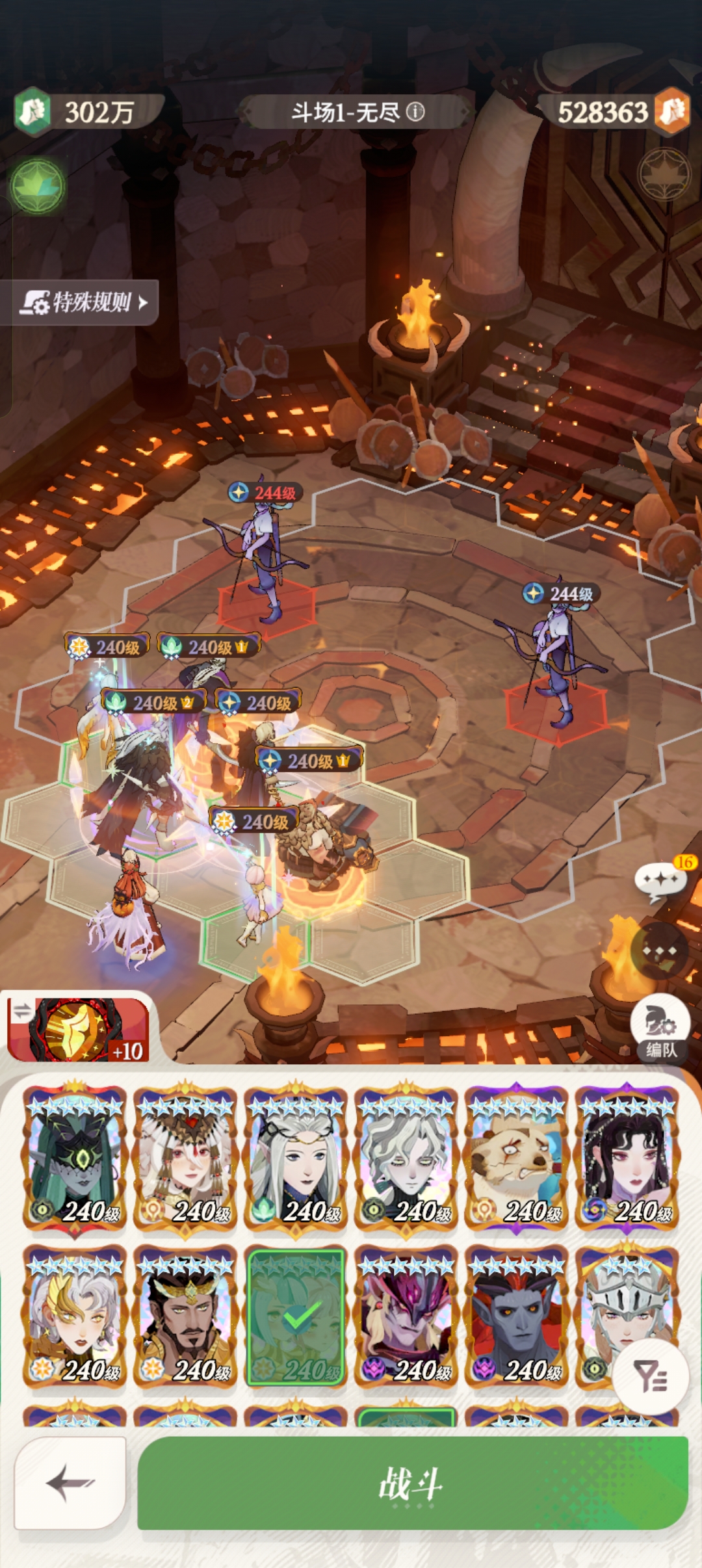Viewport: 702px width, 1568px height.
Task: Go back using the arrow button
Action: [x=70, y=1482]
